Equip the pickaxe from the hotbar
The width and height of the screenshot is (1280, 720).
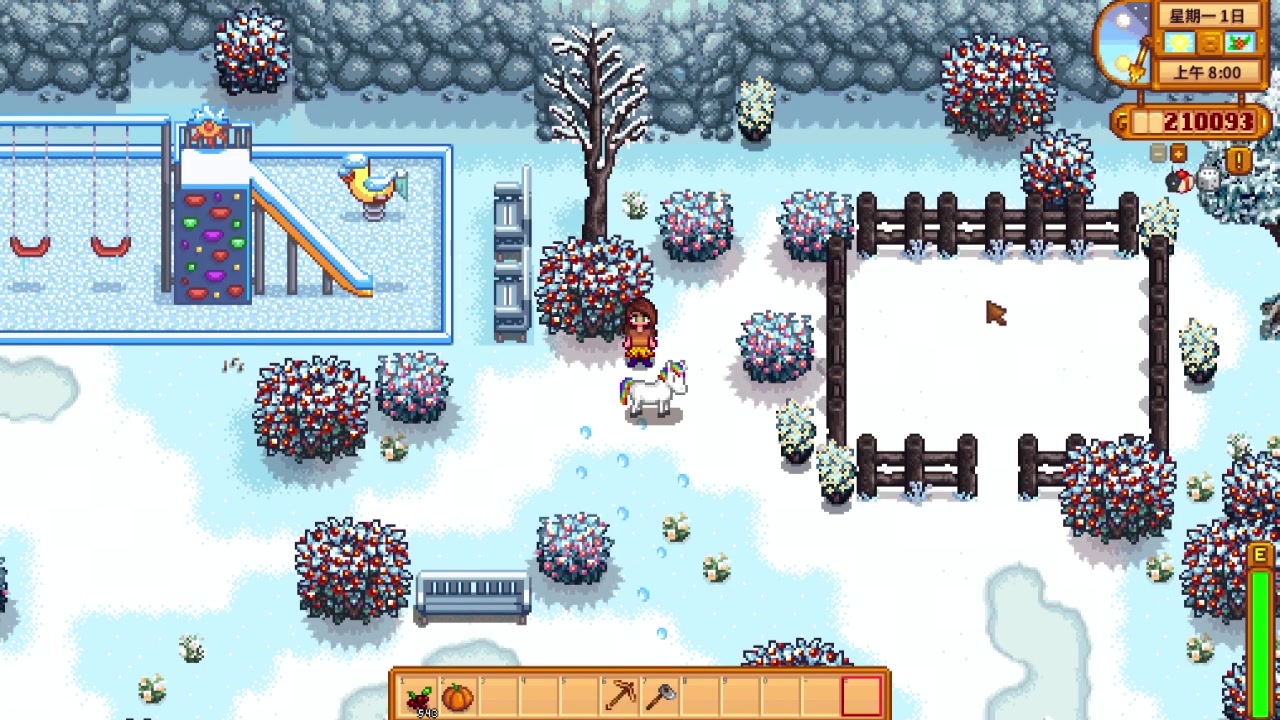pyautogui.click(x=620, y=696)
